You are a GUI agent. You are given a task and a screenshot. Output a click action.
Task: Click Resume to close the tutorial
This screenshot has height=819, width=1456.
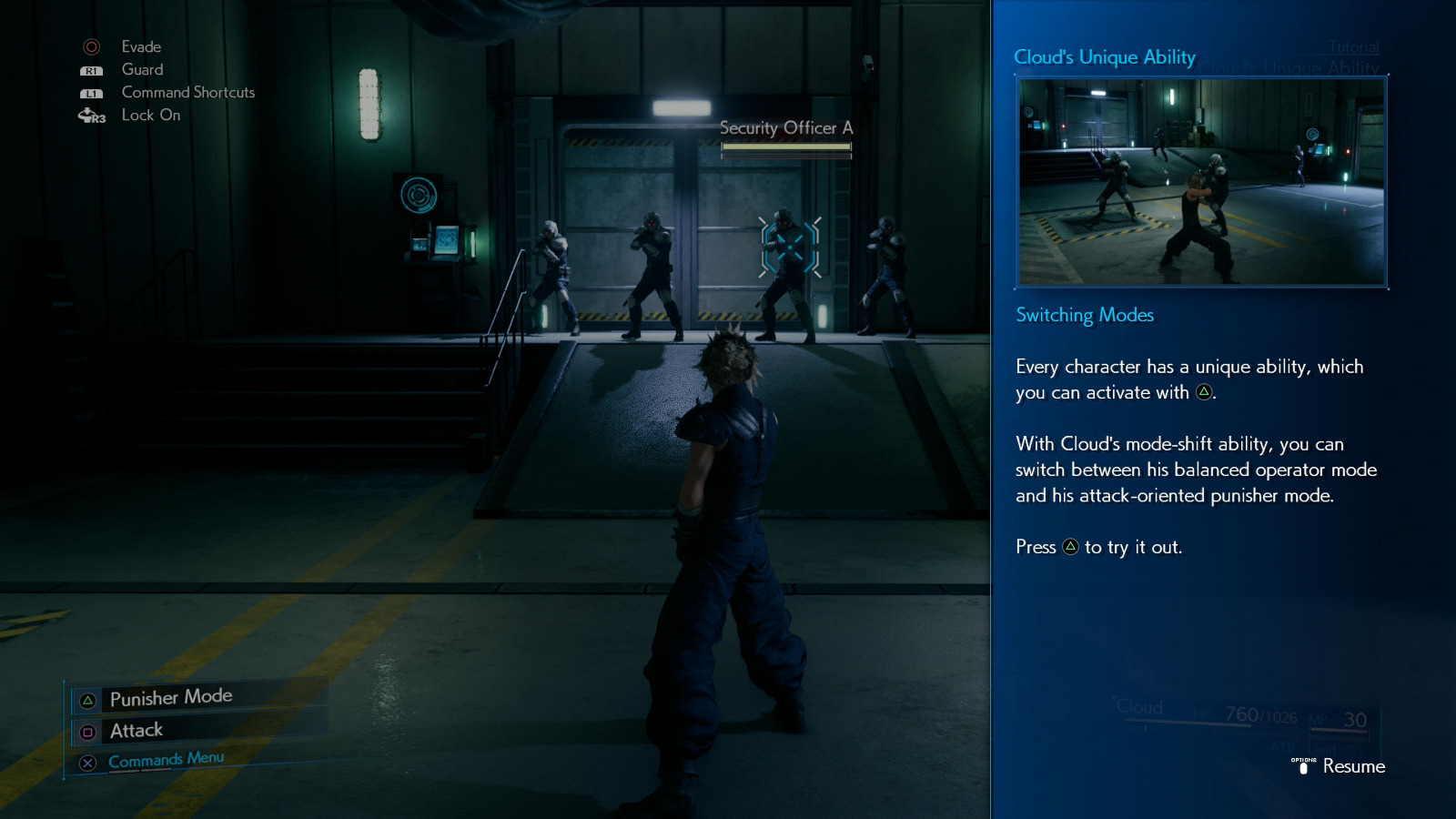(x=1355, y=767)
